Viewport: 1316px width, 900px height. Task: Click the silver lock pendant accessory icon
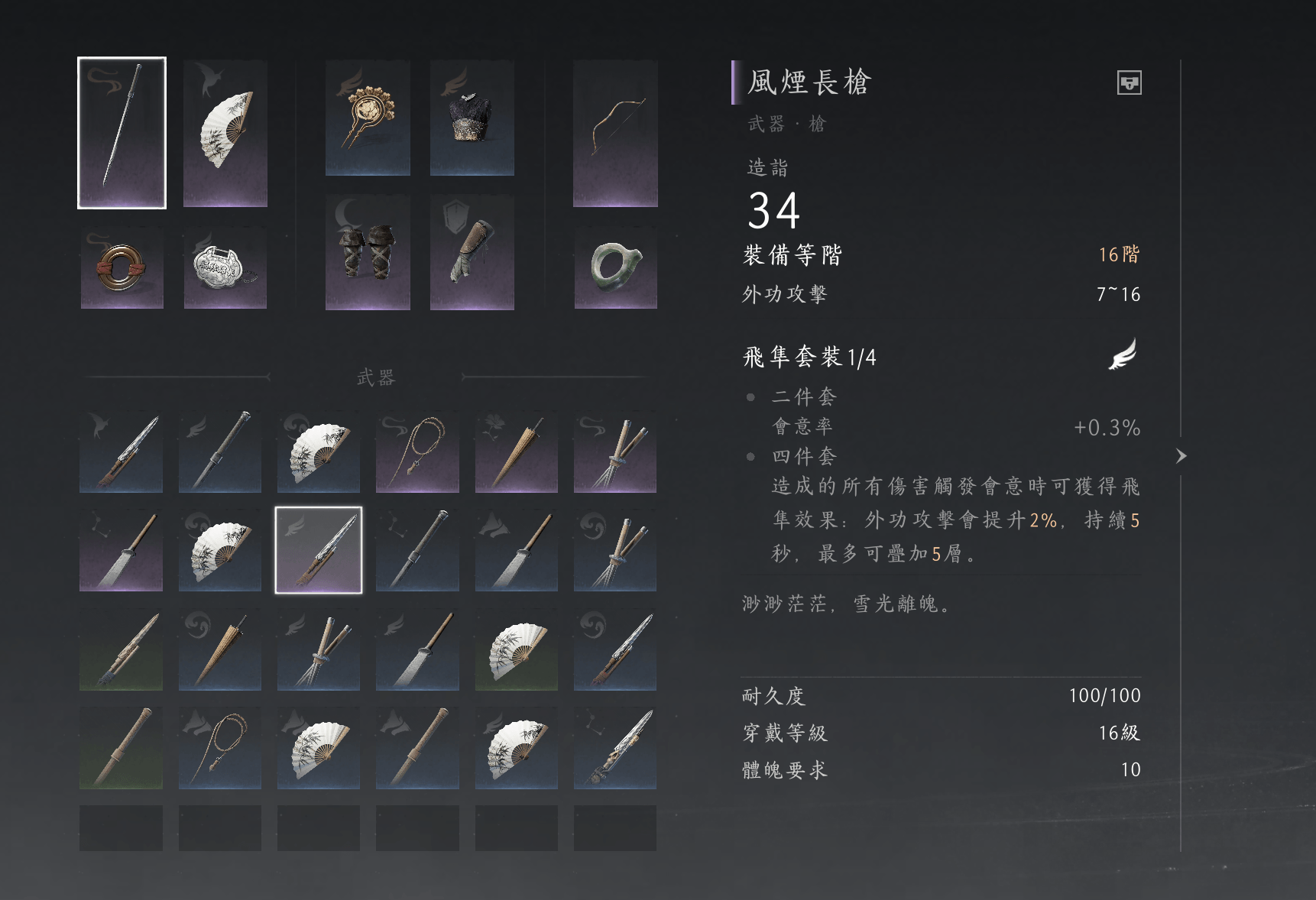coord(224,269)
